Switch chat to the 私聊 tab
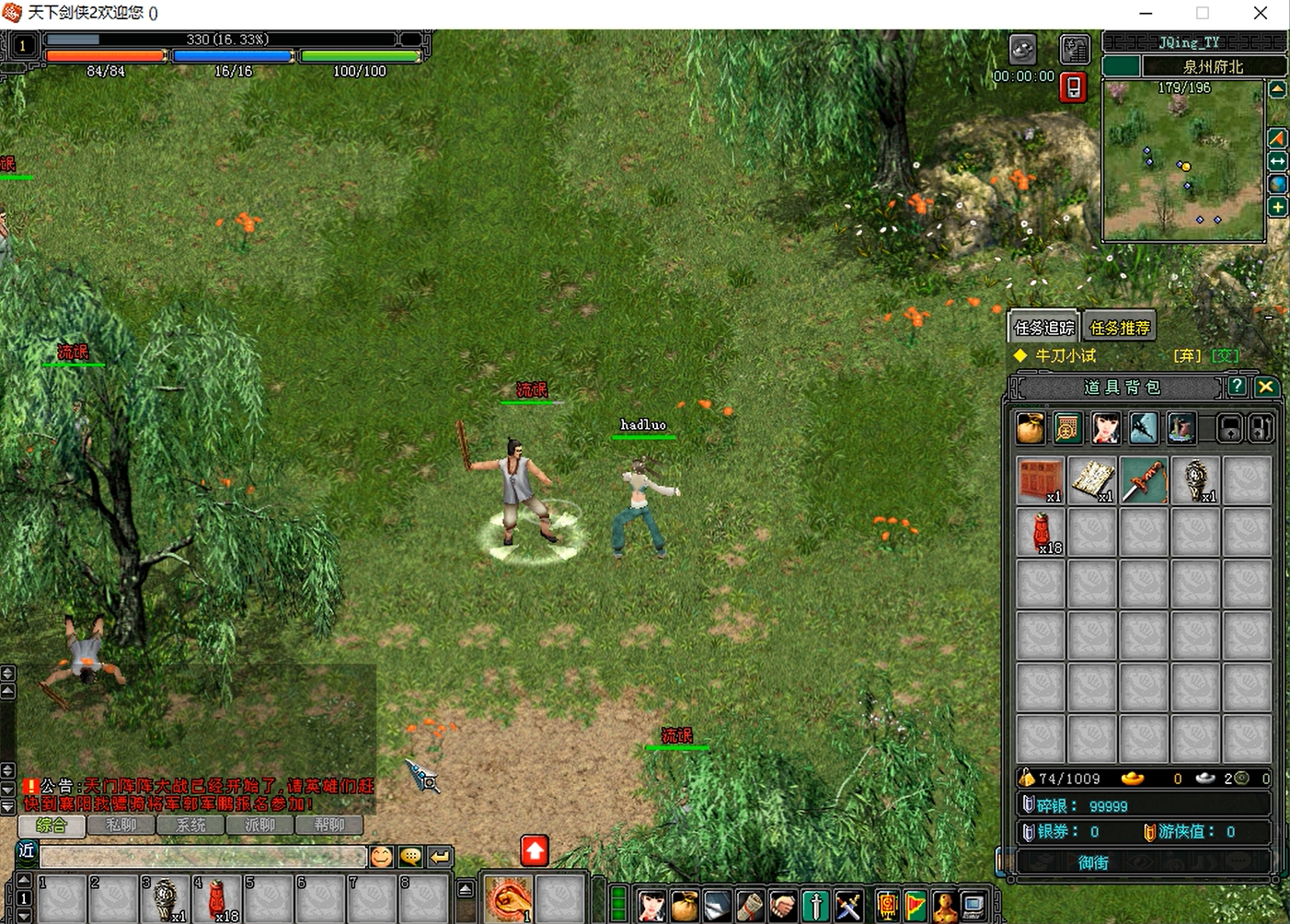The width and height of the screenshot is (1290, 924). pos(121,826)
